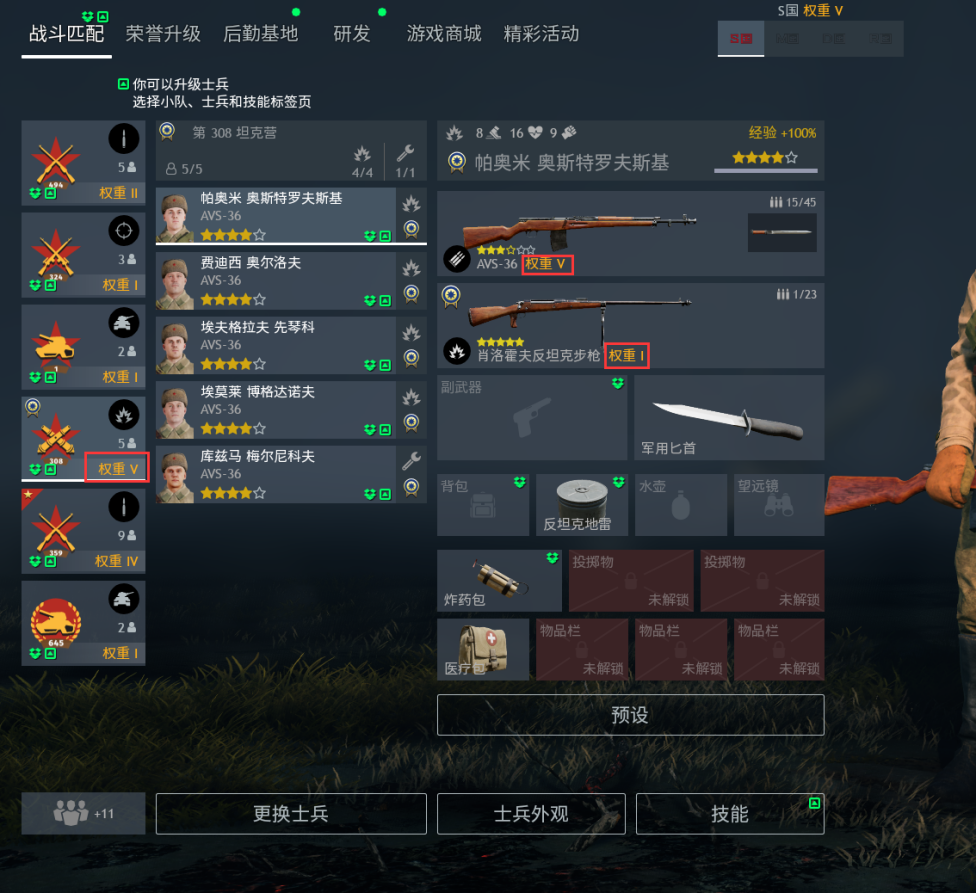Select the AVS-36 primary weapon slot
The height and width of the screenshot is (893, 976).
(x=630, y=233)
